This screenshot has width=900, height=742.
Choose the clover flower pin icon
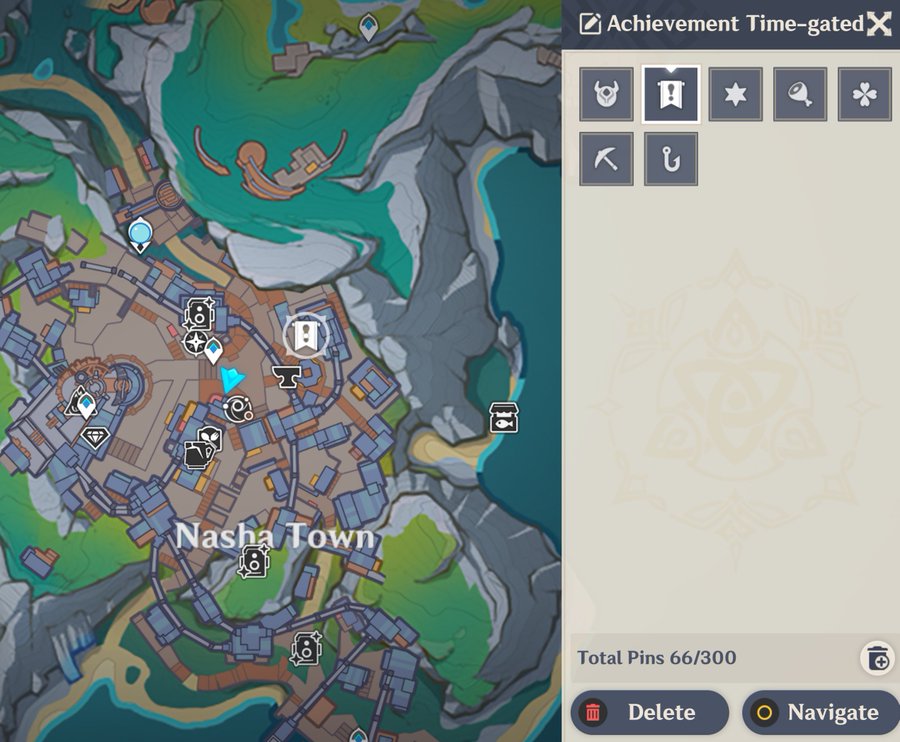pos(865,94)
